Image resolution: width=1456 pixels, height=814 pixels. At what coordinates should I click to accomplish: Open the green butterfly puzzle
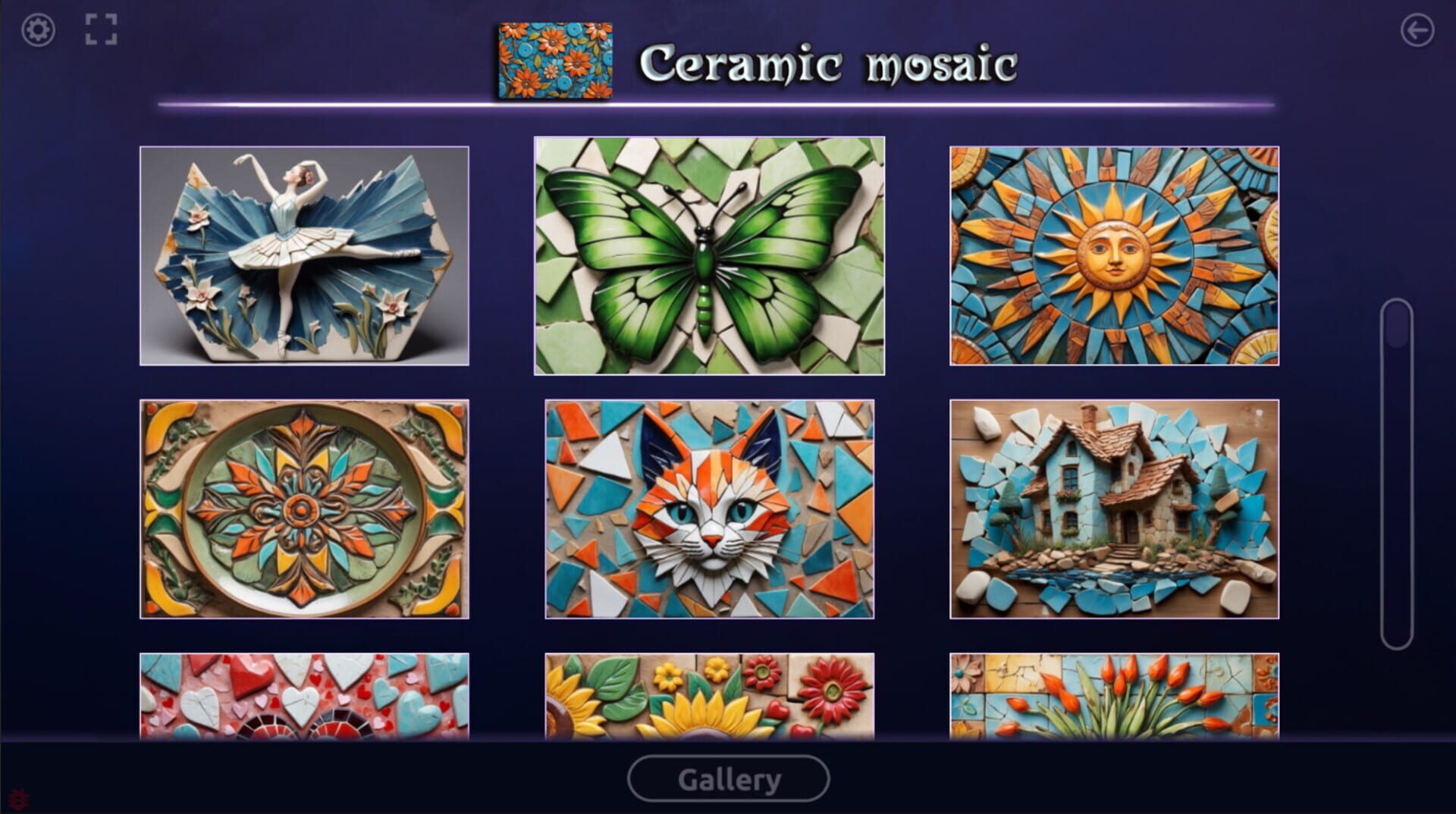coord(709,256)
